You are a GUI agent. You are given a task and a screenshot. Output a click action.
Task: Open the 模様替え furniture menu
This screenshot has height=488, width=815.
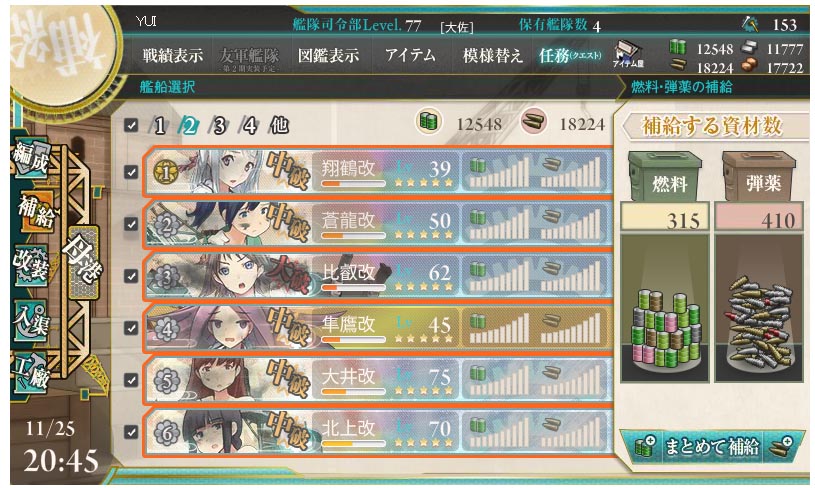(x=493, y=56)
